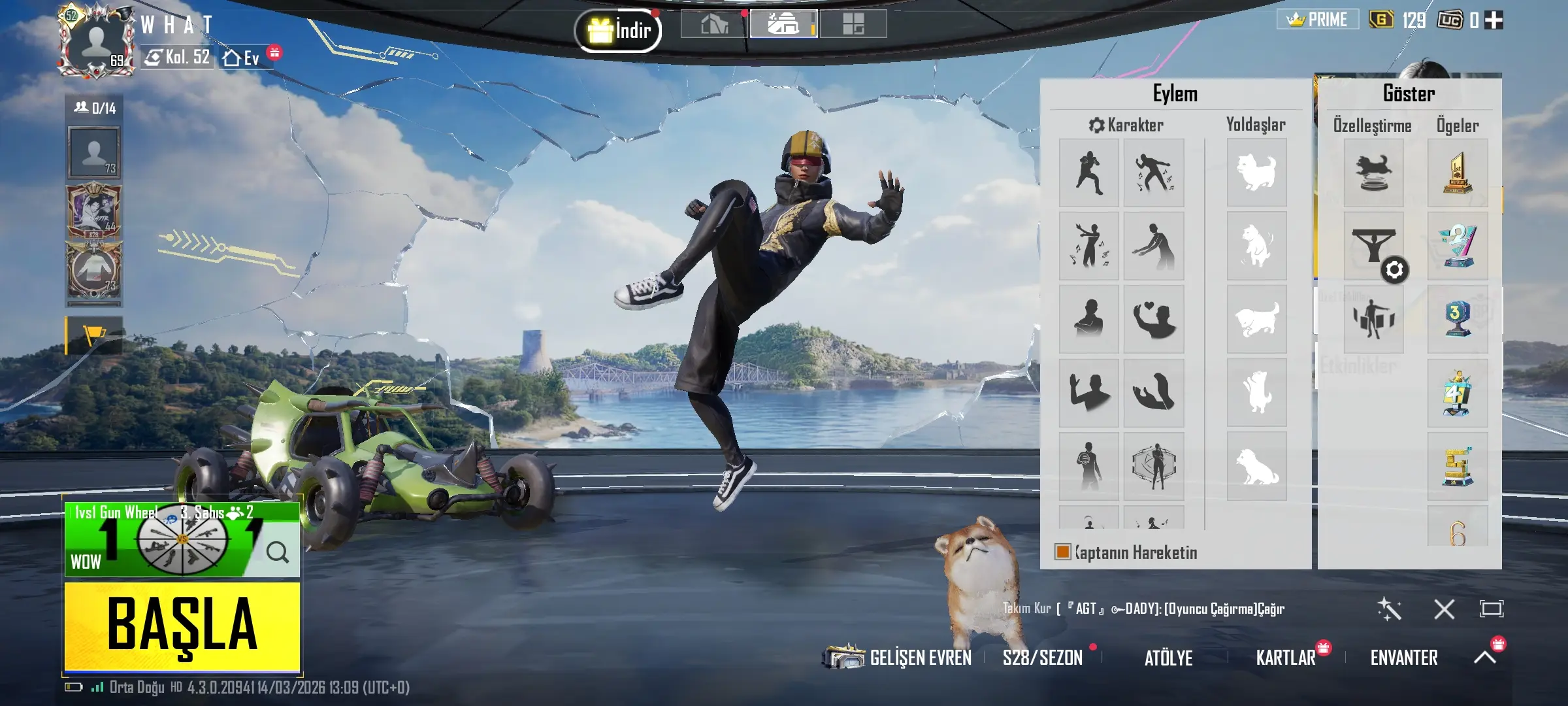1568x706 pixels.
Task: Open the PRIME subscription badge
Action: click(1317, 20)
